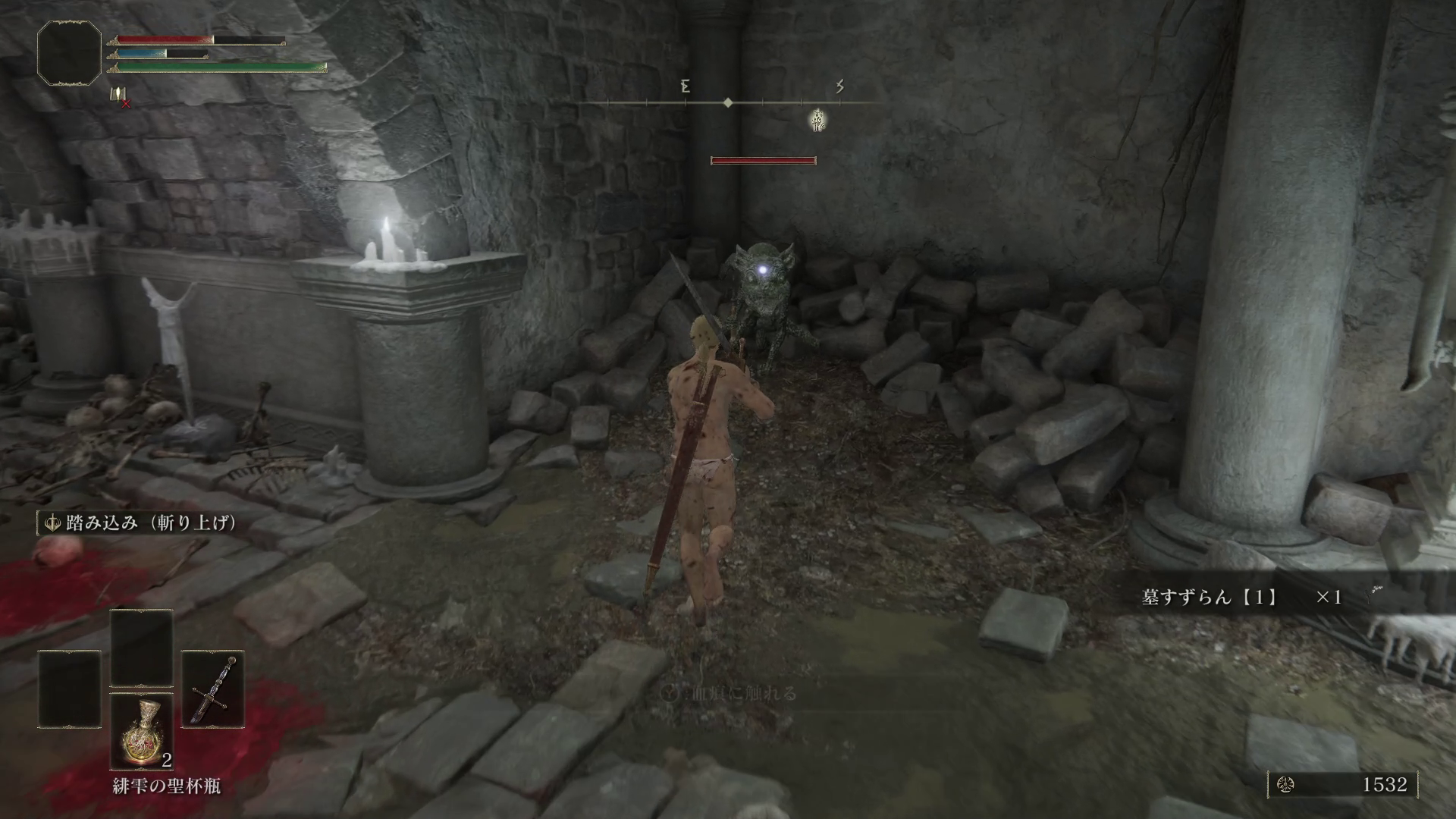Click the compass bar at top
The width and height of the screenshot is (1456, 819).
click(x=728, y=102)
